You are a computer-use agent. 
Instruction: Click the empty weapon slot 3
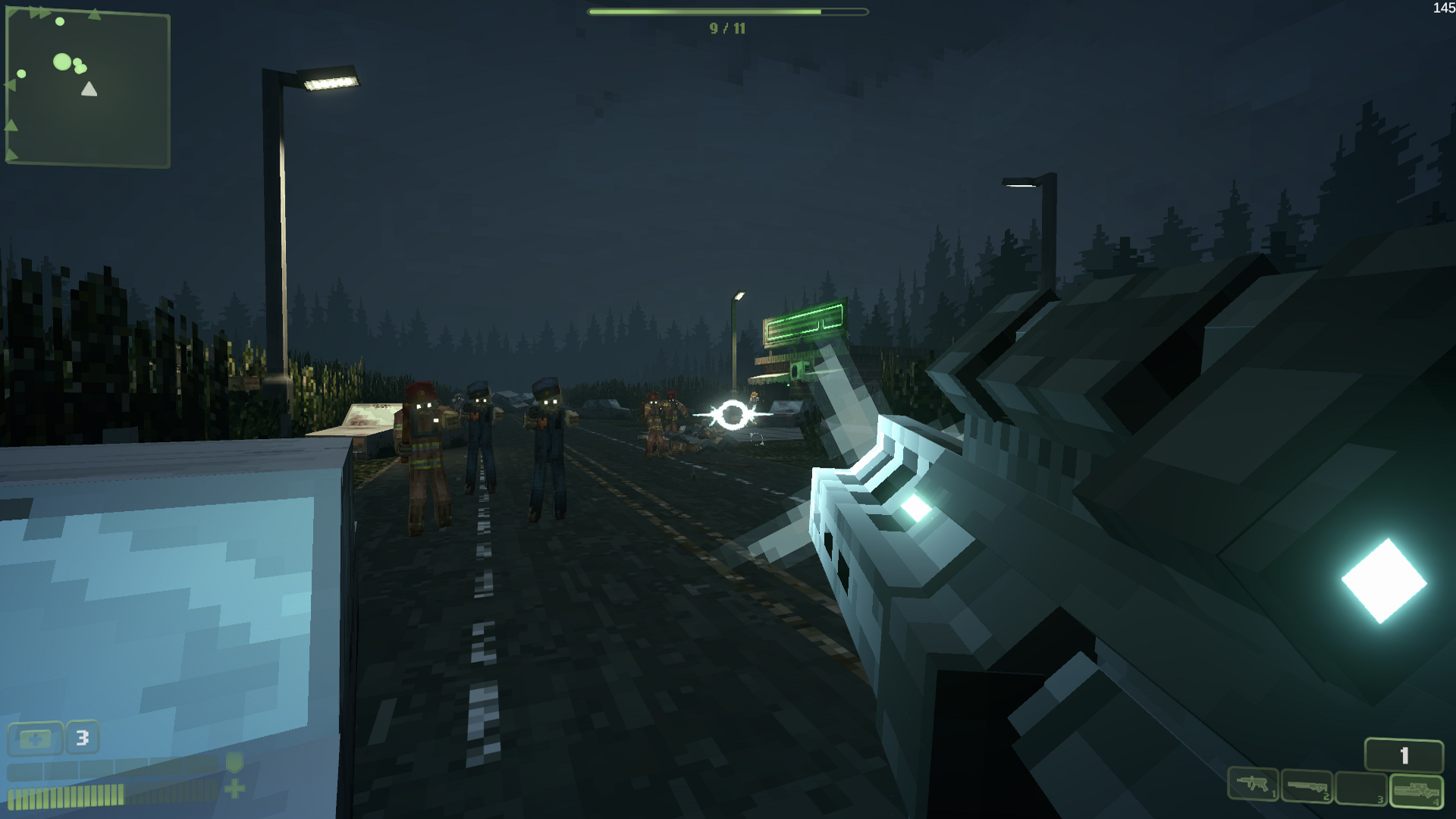point(1360,787)
